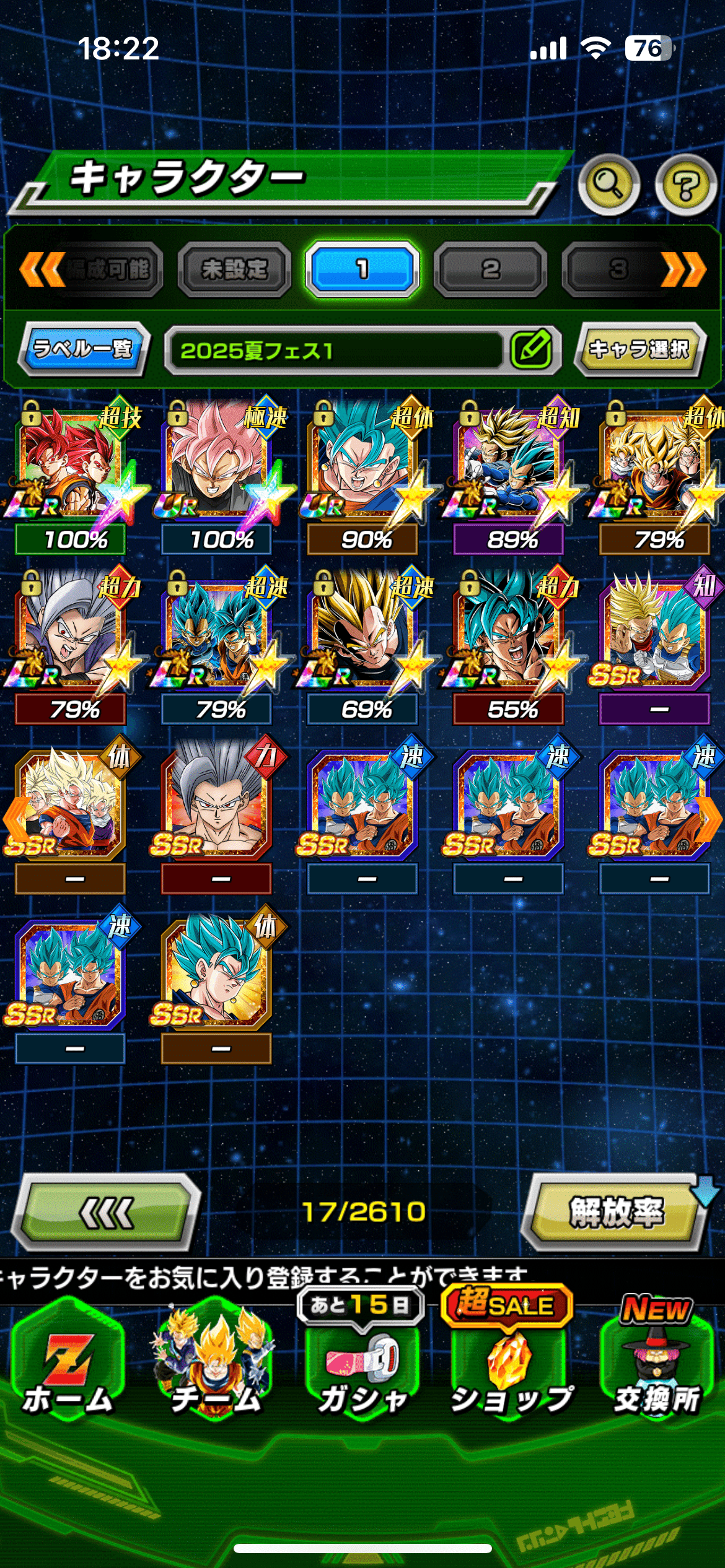
Task: Go back with the green arrow button
Action: pos(107,1213)
